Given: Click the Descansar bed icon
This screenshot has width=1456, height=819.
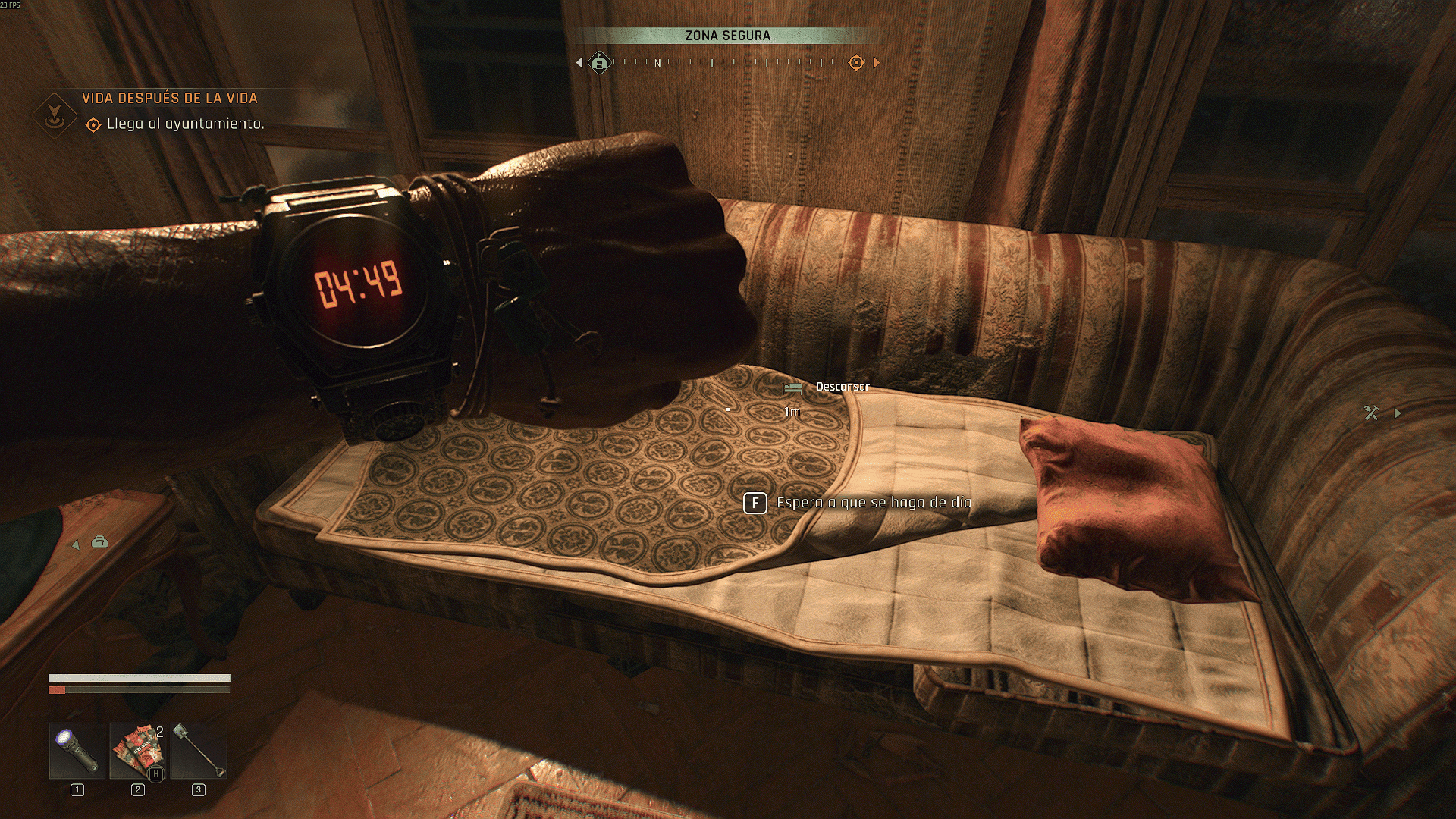Looking at the screenshot, I should [792, 388].
